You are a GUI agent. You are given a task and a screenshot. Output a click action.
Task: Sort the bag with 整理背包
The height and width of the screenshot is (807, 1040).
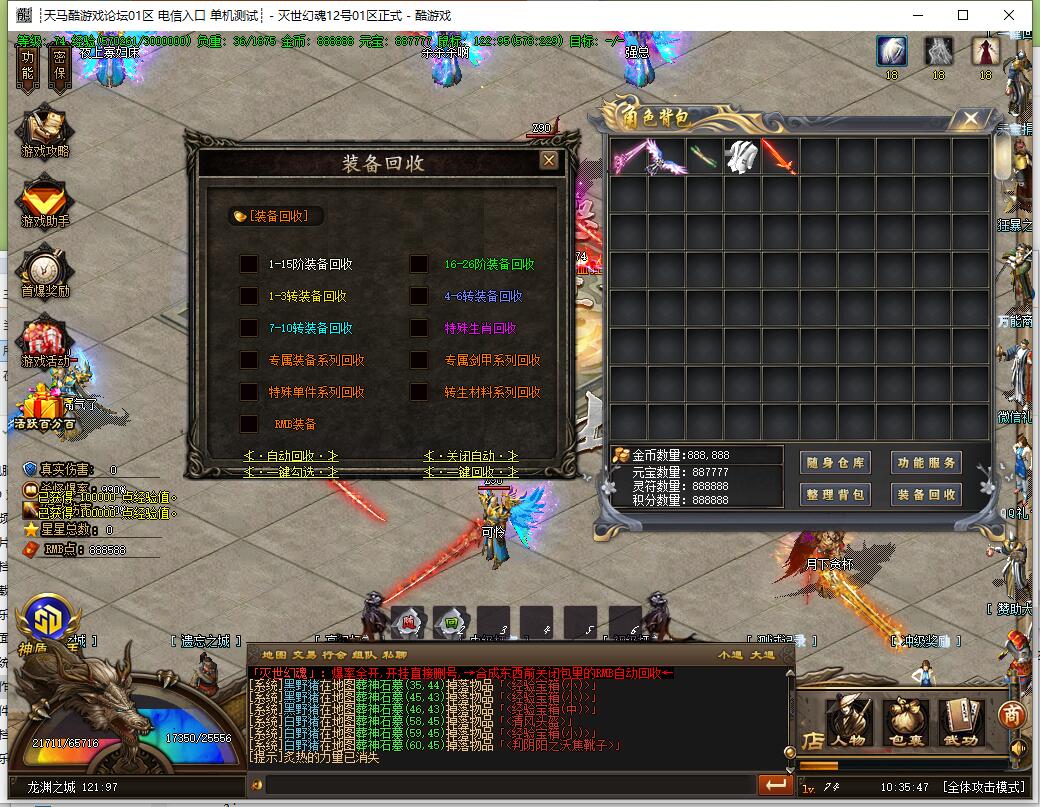(x=836, y=494)
